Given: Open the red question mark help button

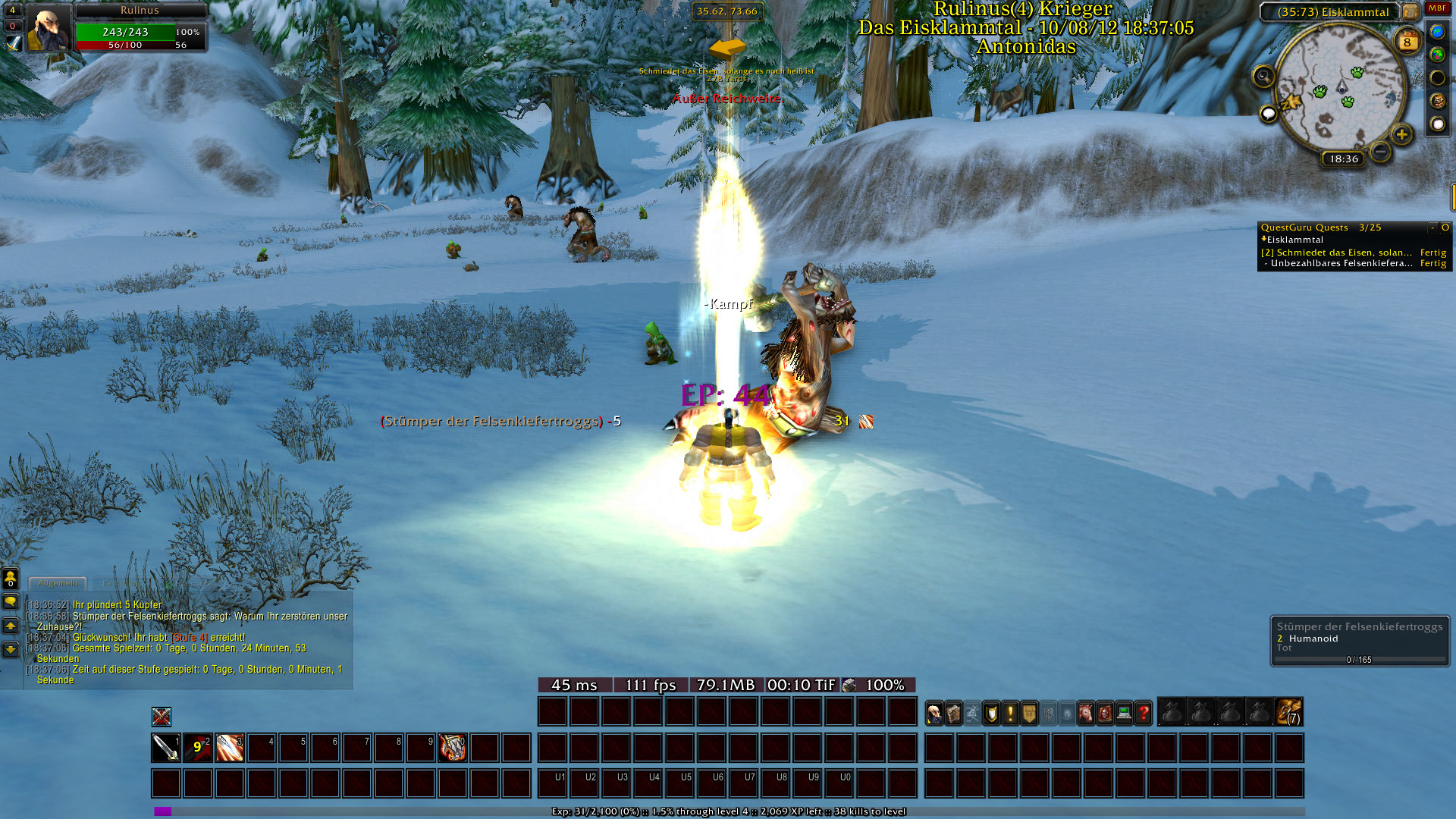Looking at the screenshot, I should pos(1144,714).
